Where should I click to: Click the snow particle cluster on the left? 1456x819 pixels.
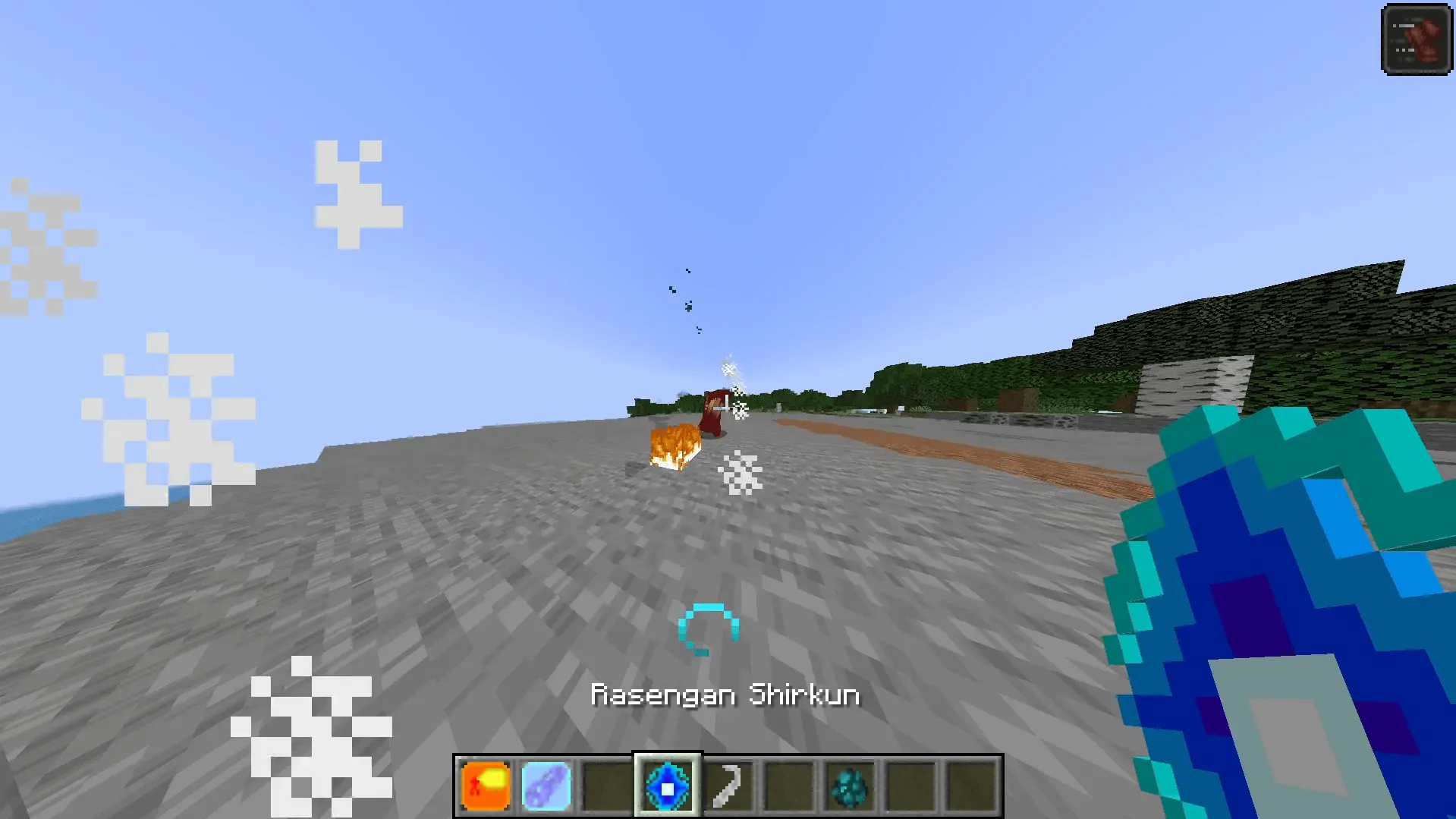(x=175, y=410)
